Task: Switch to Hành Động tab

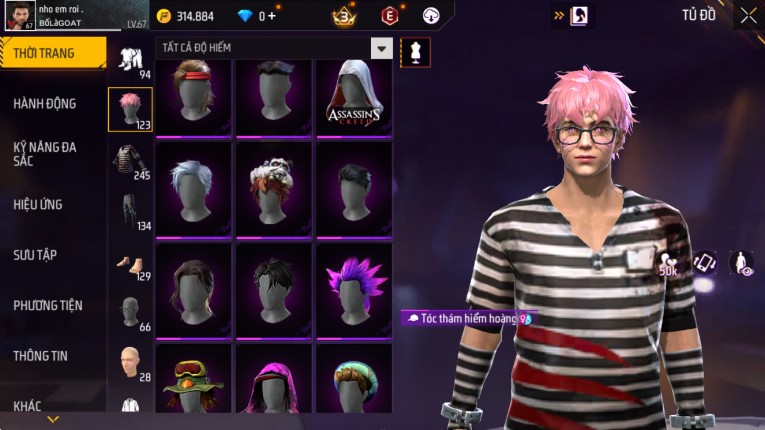Action: tap(46, 103)
